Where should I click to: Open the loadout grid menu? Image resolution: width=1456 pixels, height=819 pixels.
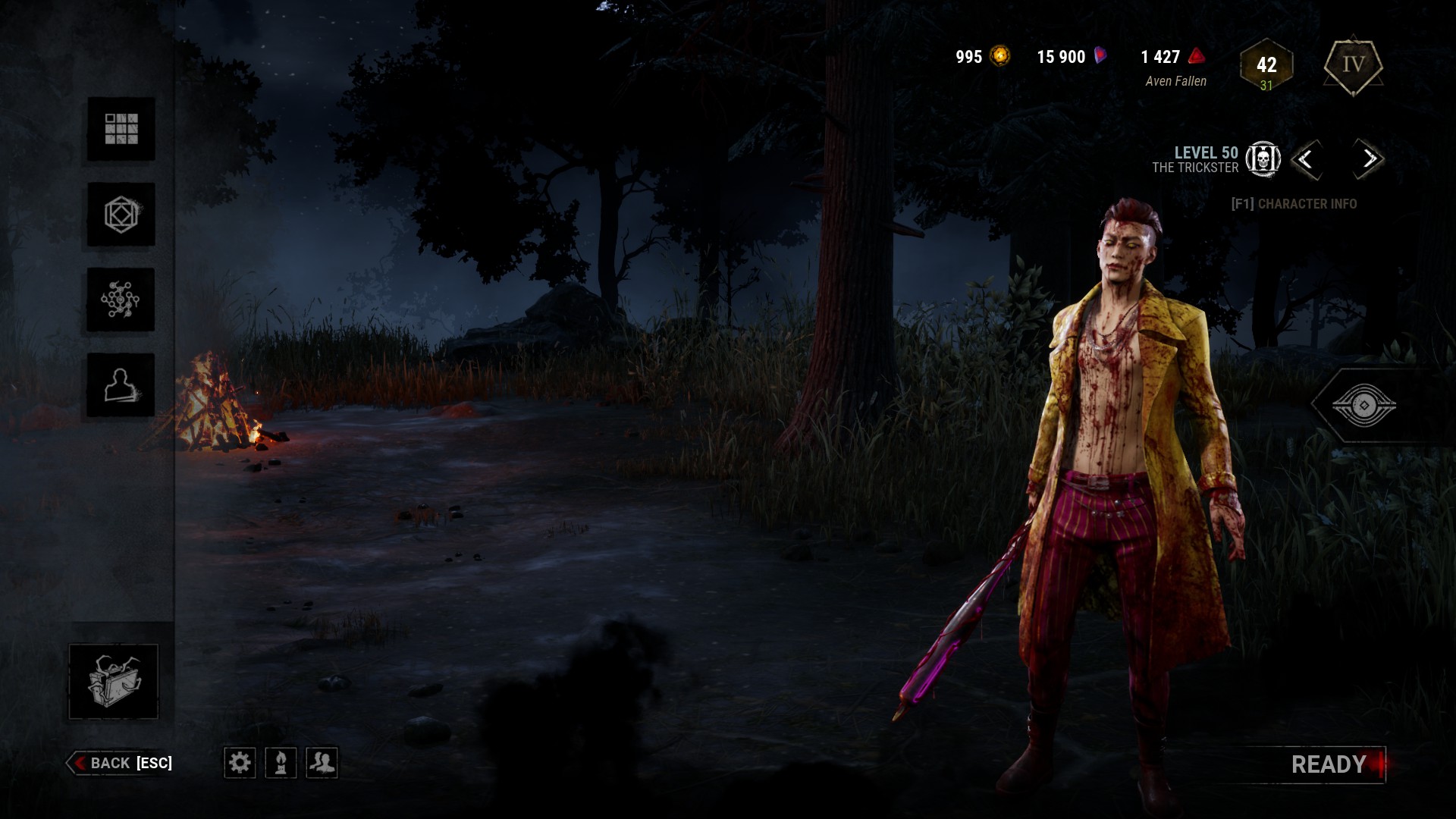(x=121, y=129)
